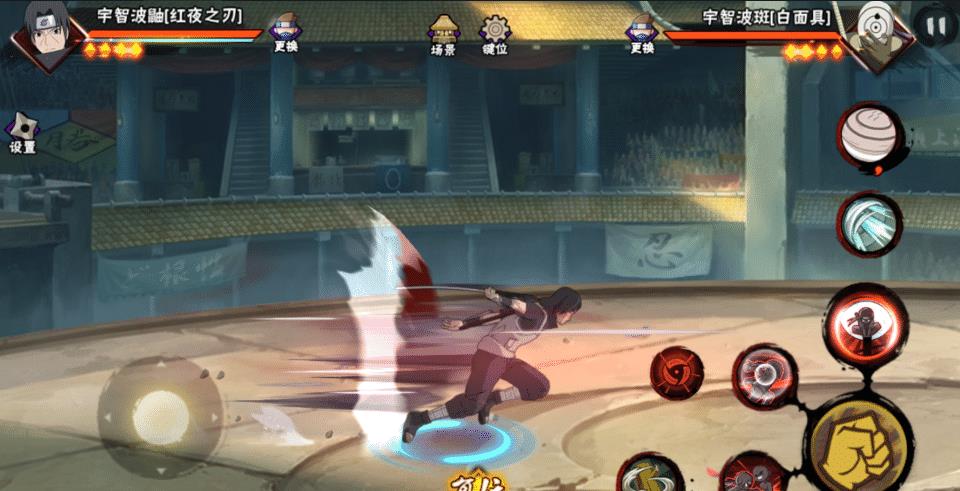Tap 更换 beside Uchiha Itachi's health bar
Viewport: 960px width, 491px height.
tap(281, 35)
